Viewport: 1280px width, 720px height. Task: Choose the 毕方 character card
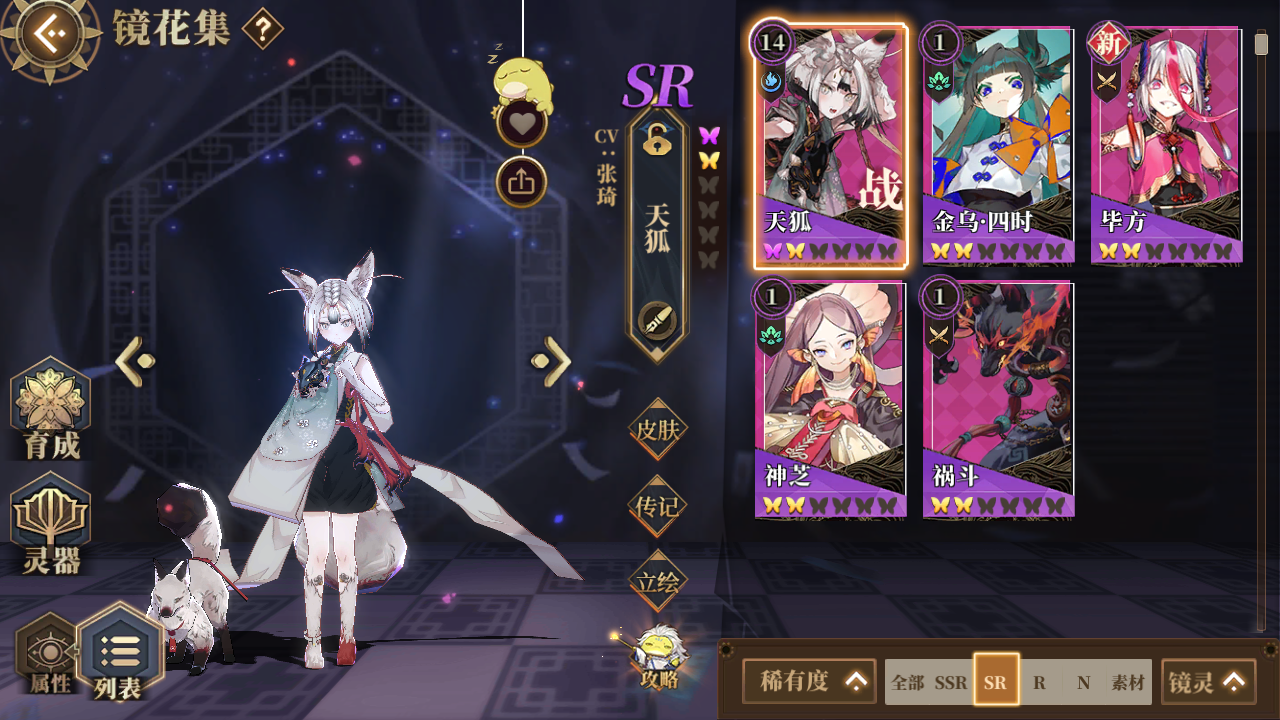pyautogui.click(x=1166, y=145)
